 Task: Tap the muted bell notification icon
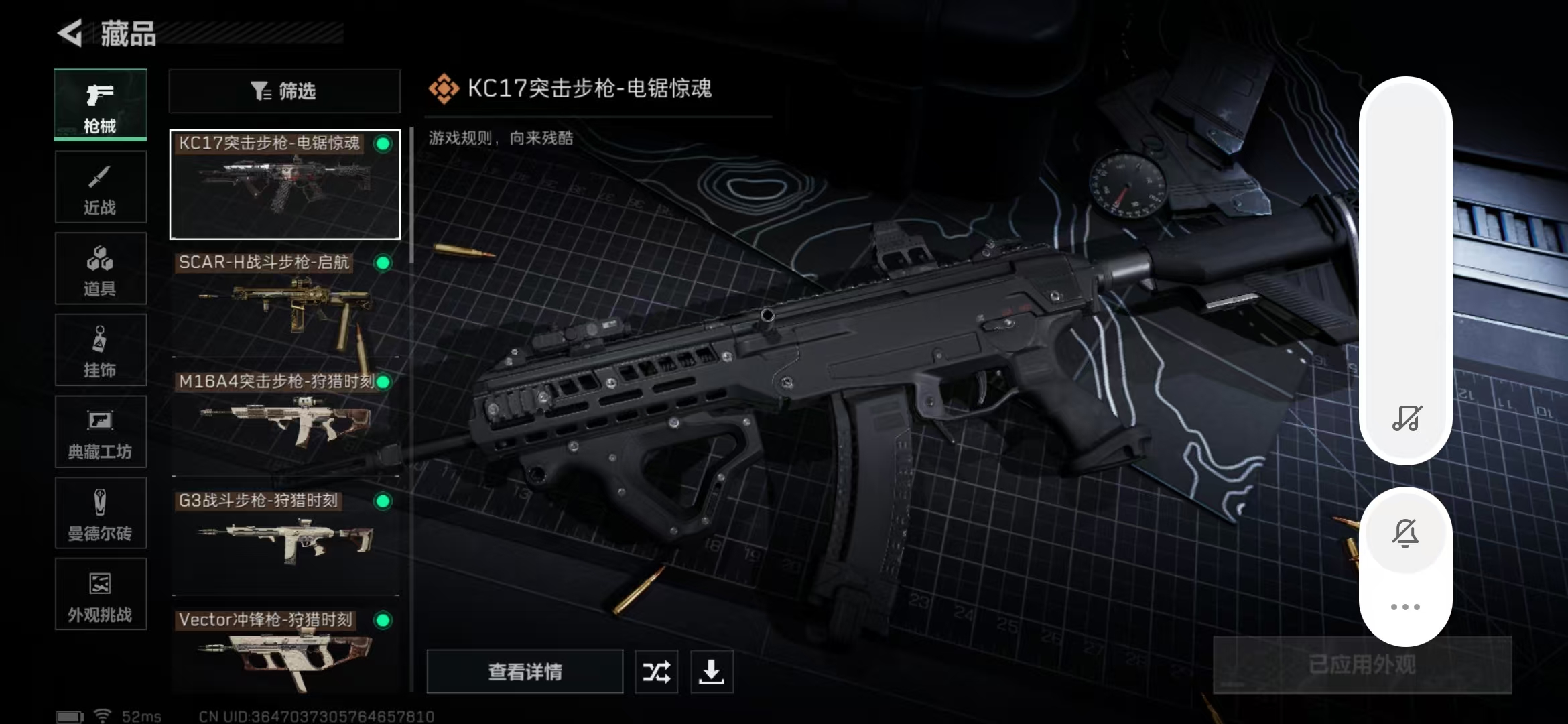coord(1405,534)
